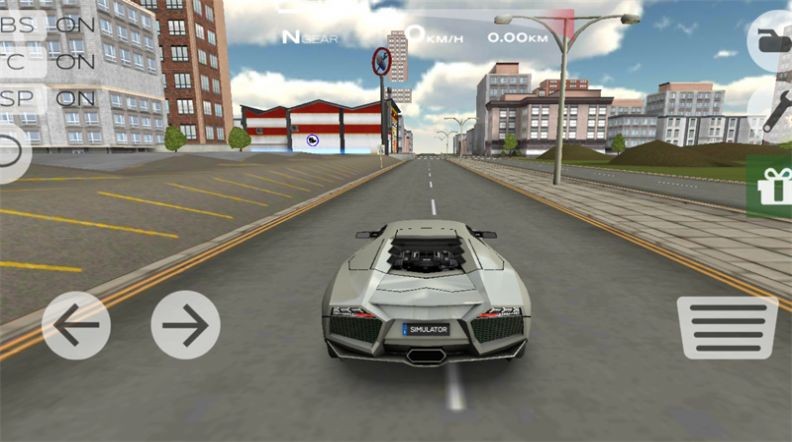The height and width of the screenshot is (442, 792).
Task: Switch view with the camera icon
Action: coord(773,41)
